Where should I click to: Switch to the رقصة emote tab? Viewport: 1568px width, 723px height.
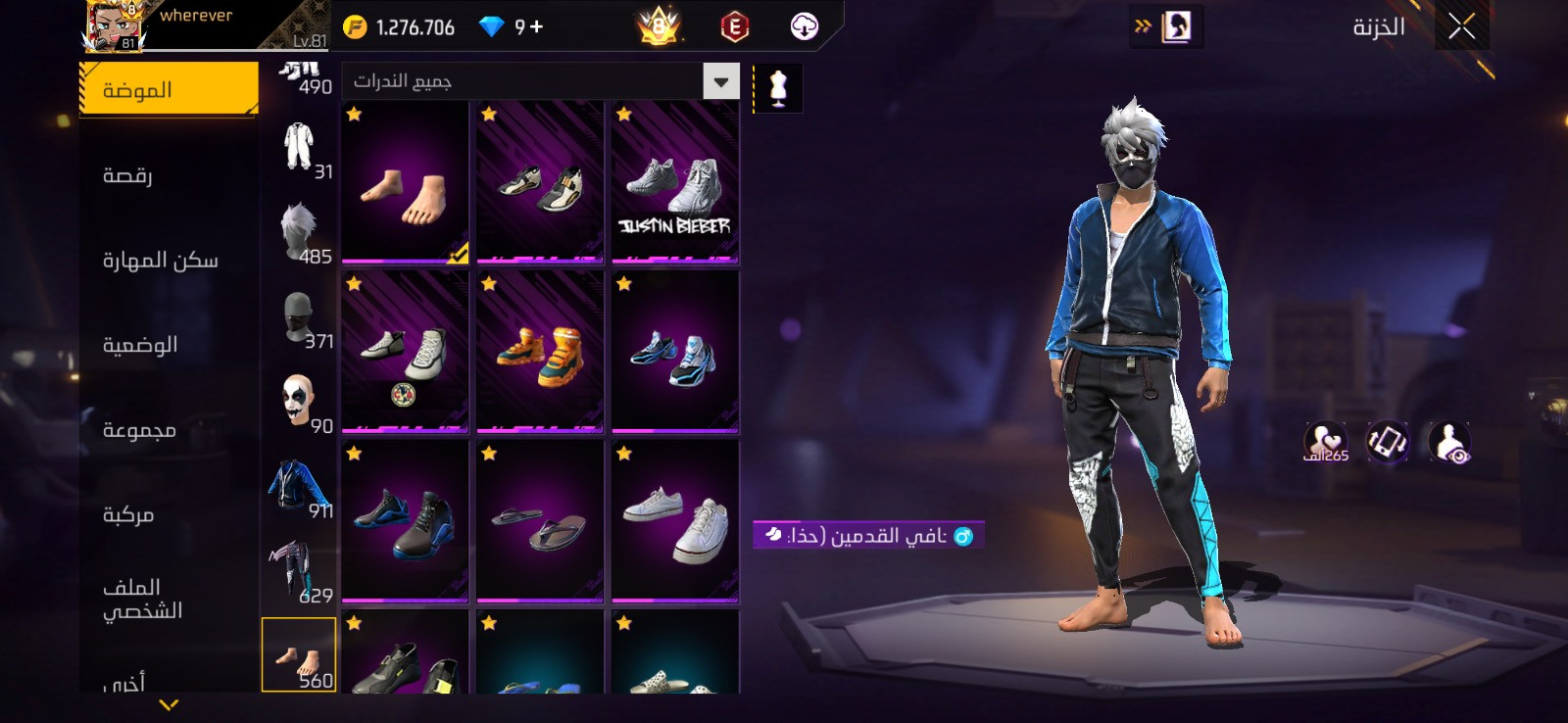127,175
